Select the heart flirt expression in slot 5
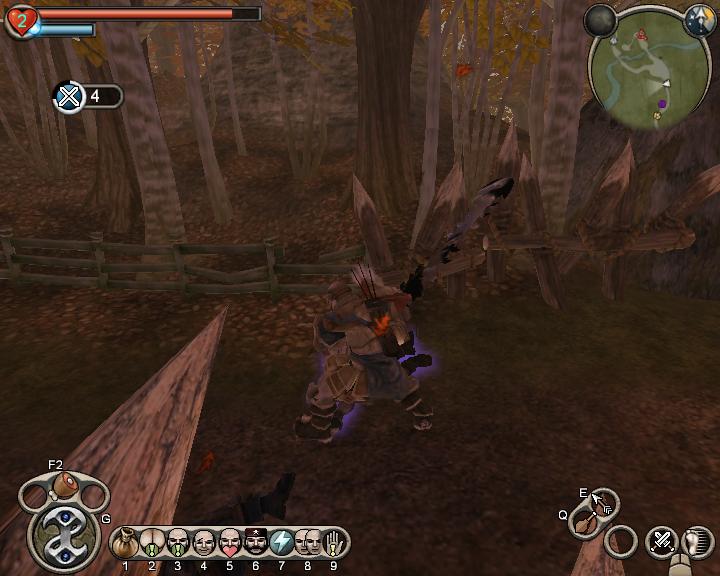The width and height of the screenshot is (720, 576). click(230, 544)
